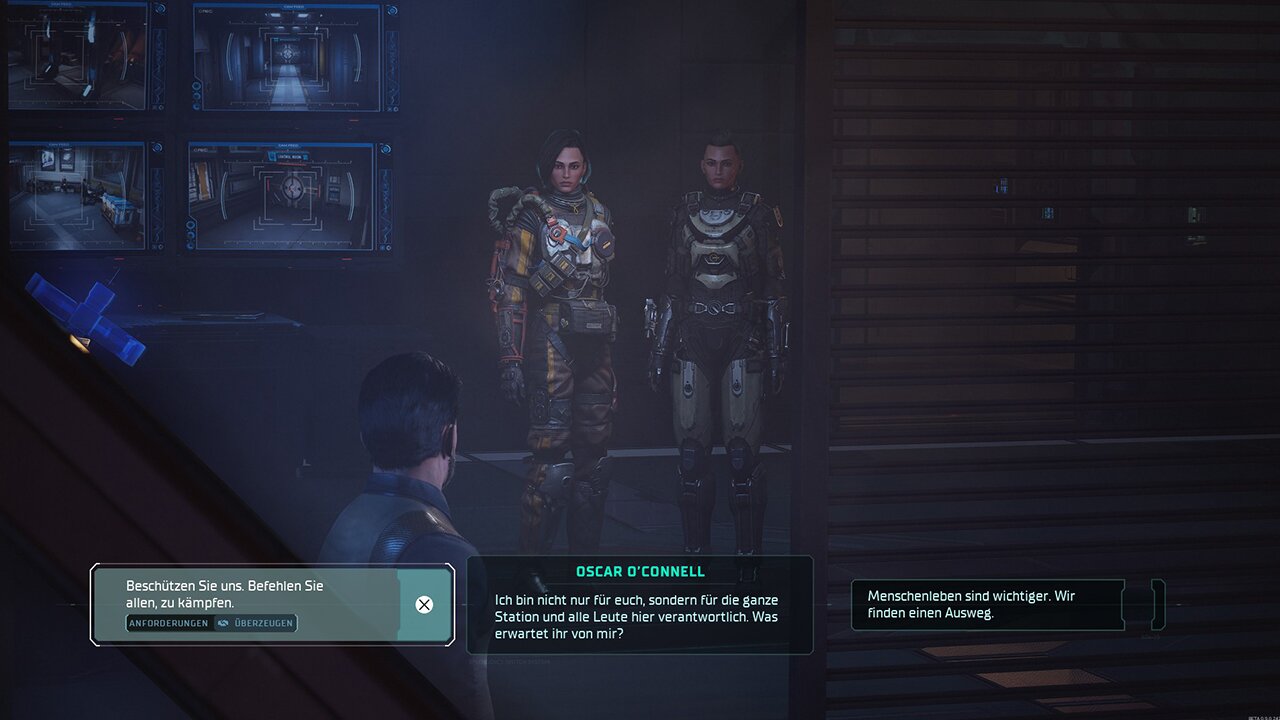Viewport: 1280px width, 720px height.
Task: Show the Anforderungen Überzeugen requirement tag
Action: click(x=211, y=623)
